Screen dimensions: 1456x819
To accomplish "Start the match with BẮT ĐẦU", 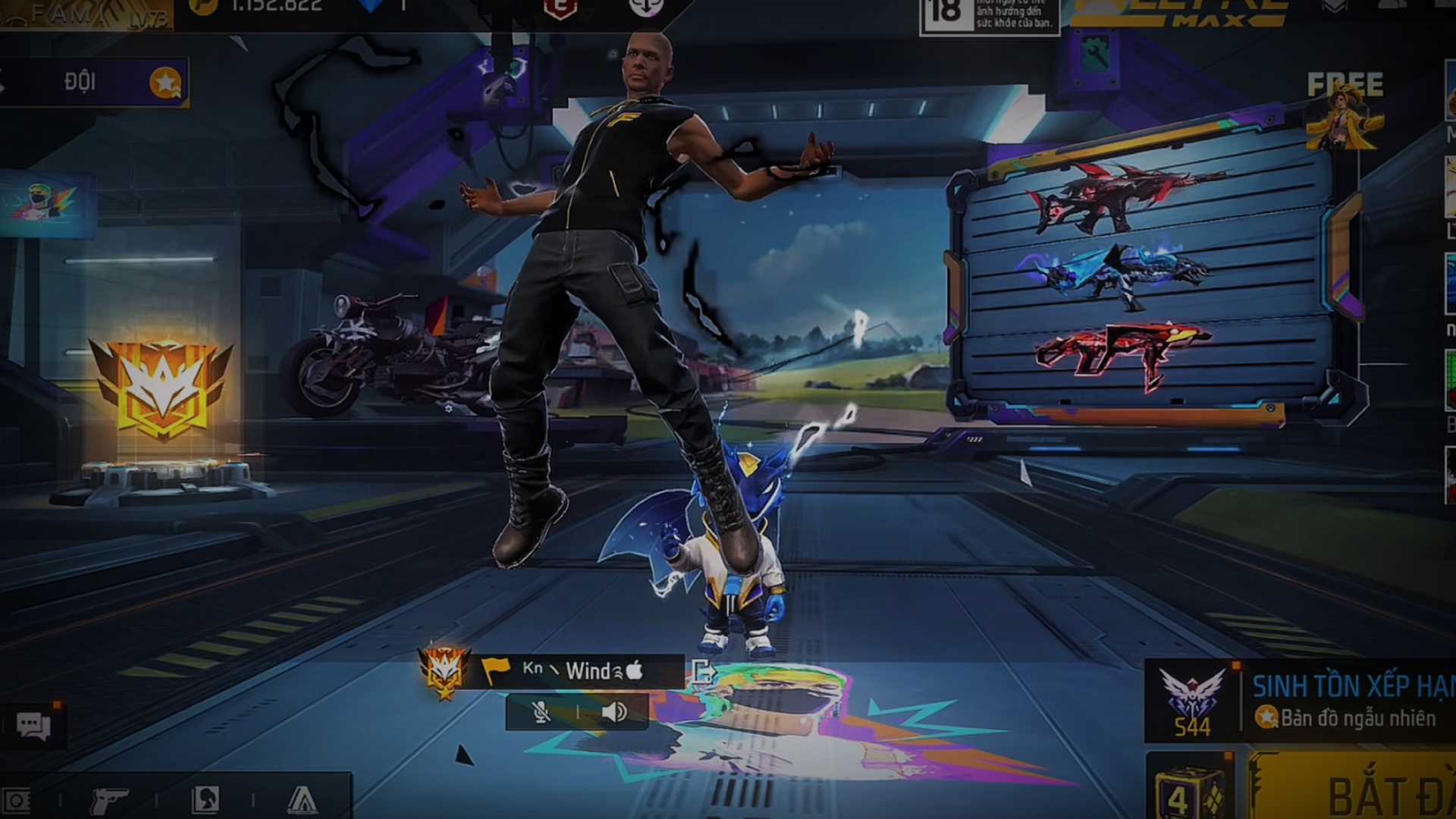I will pyautogui.click(x=1365, y=792).
